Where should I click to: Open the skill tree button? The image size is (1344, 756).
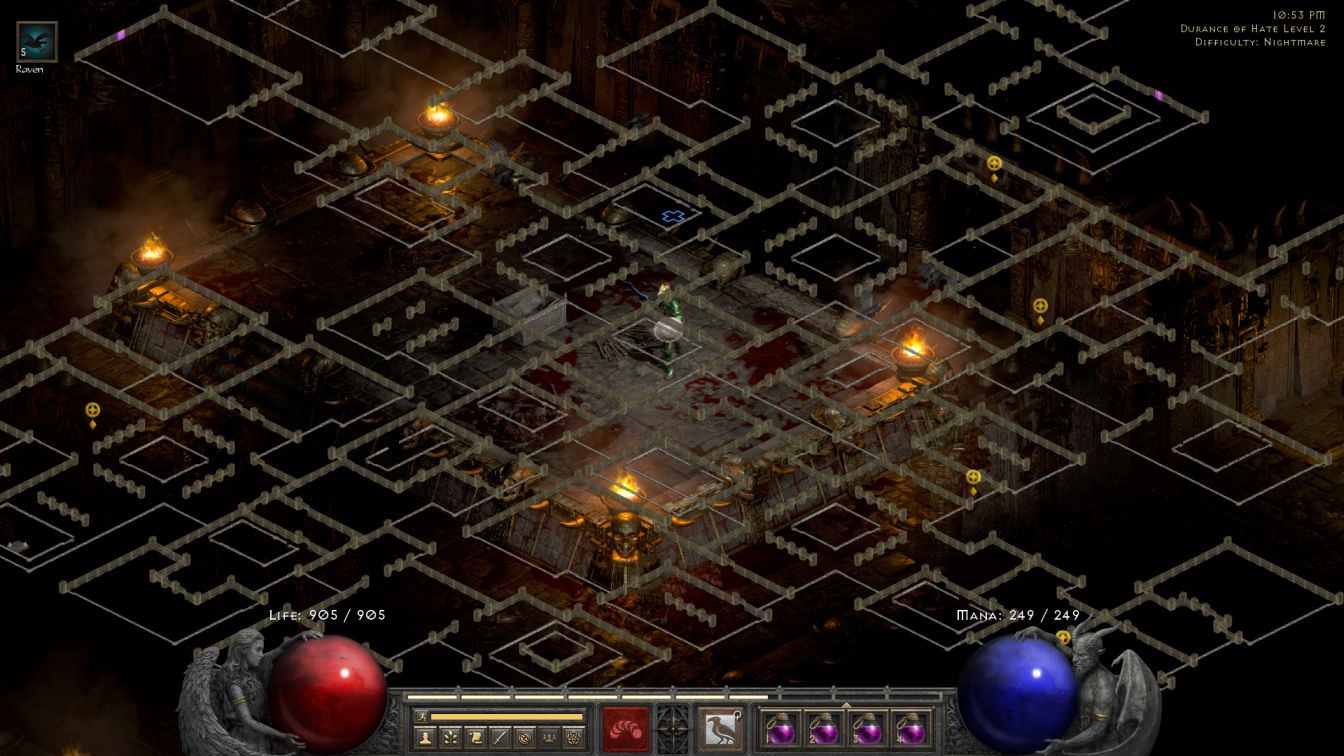point(450,737)
